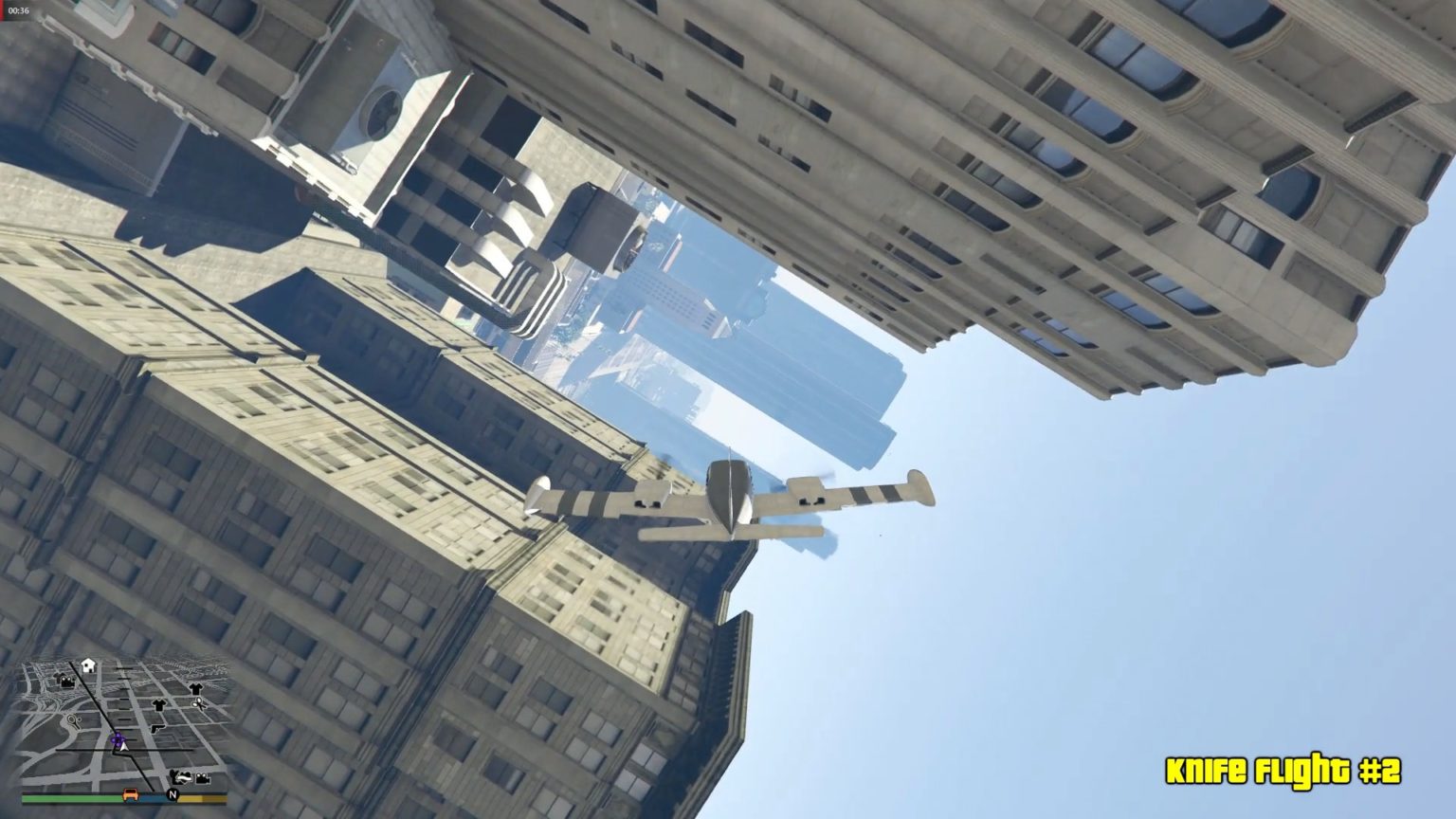The image size is (1456, 819).
Task: Select the safehouse house icon on the minimap
Action: click(x=87, y=664)
